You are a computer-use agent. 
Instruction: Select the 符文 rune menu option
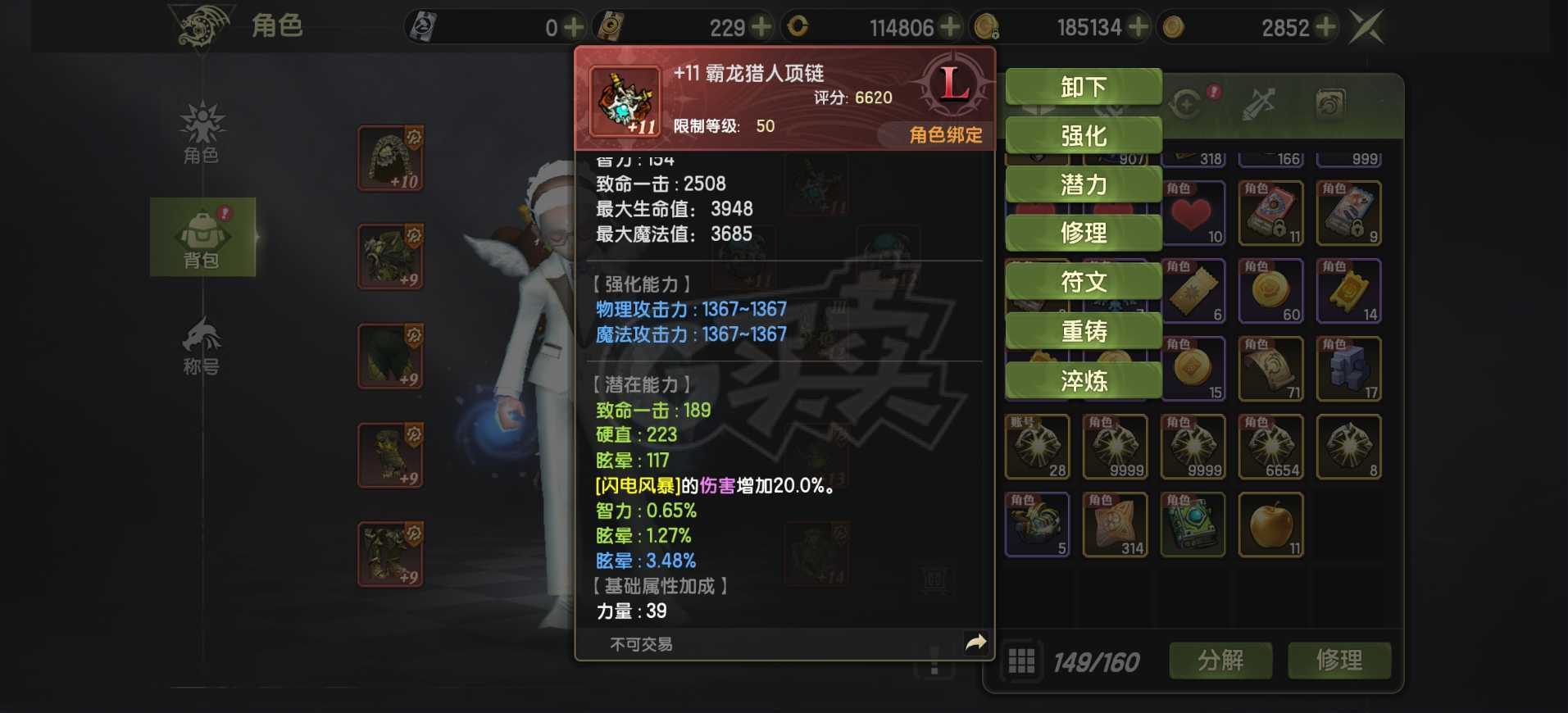pyautogui.click(x=1082, y=281)
